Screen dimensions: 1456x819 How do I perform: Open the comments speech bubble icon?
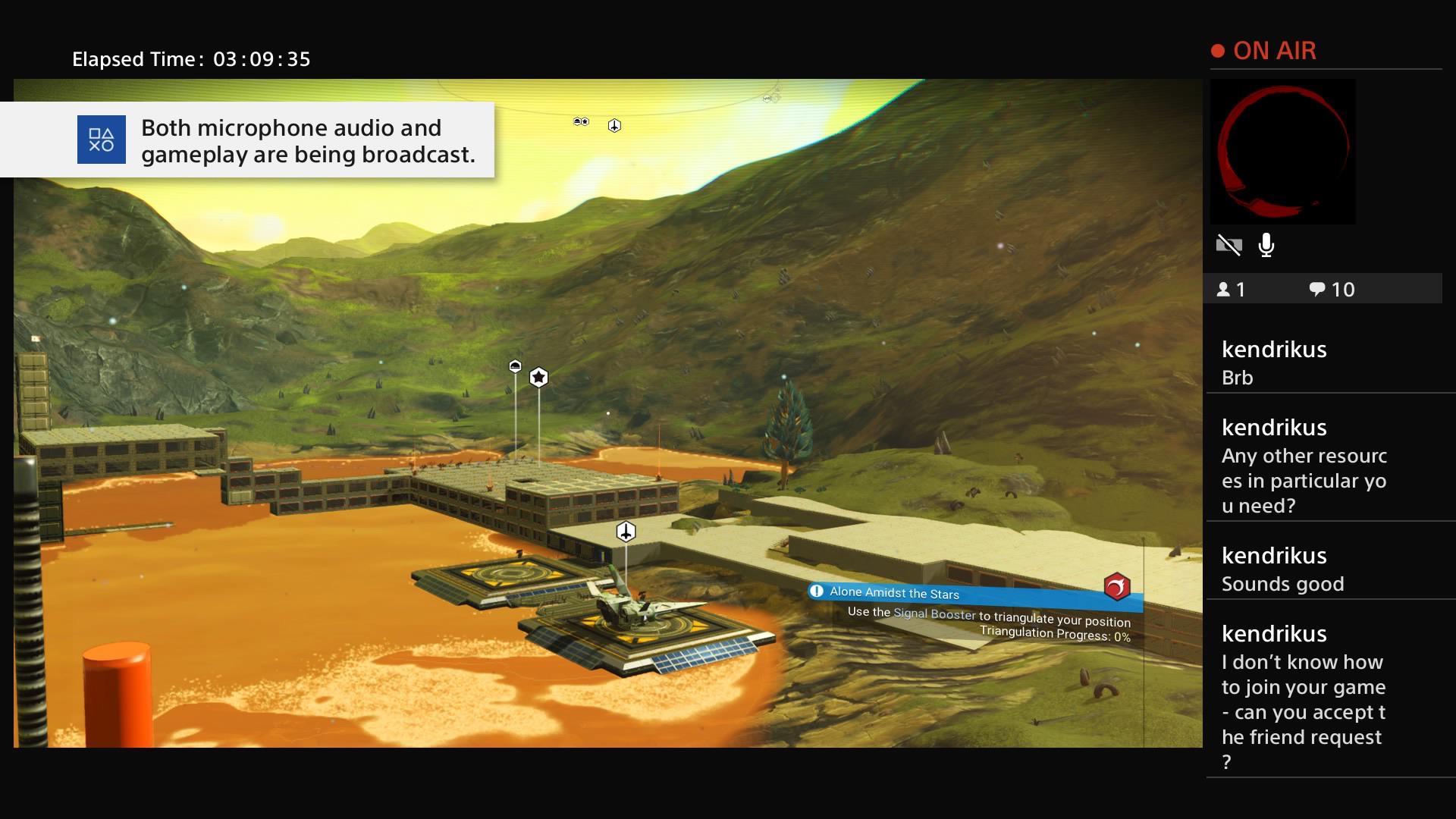(1318, 288)
